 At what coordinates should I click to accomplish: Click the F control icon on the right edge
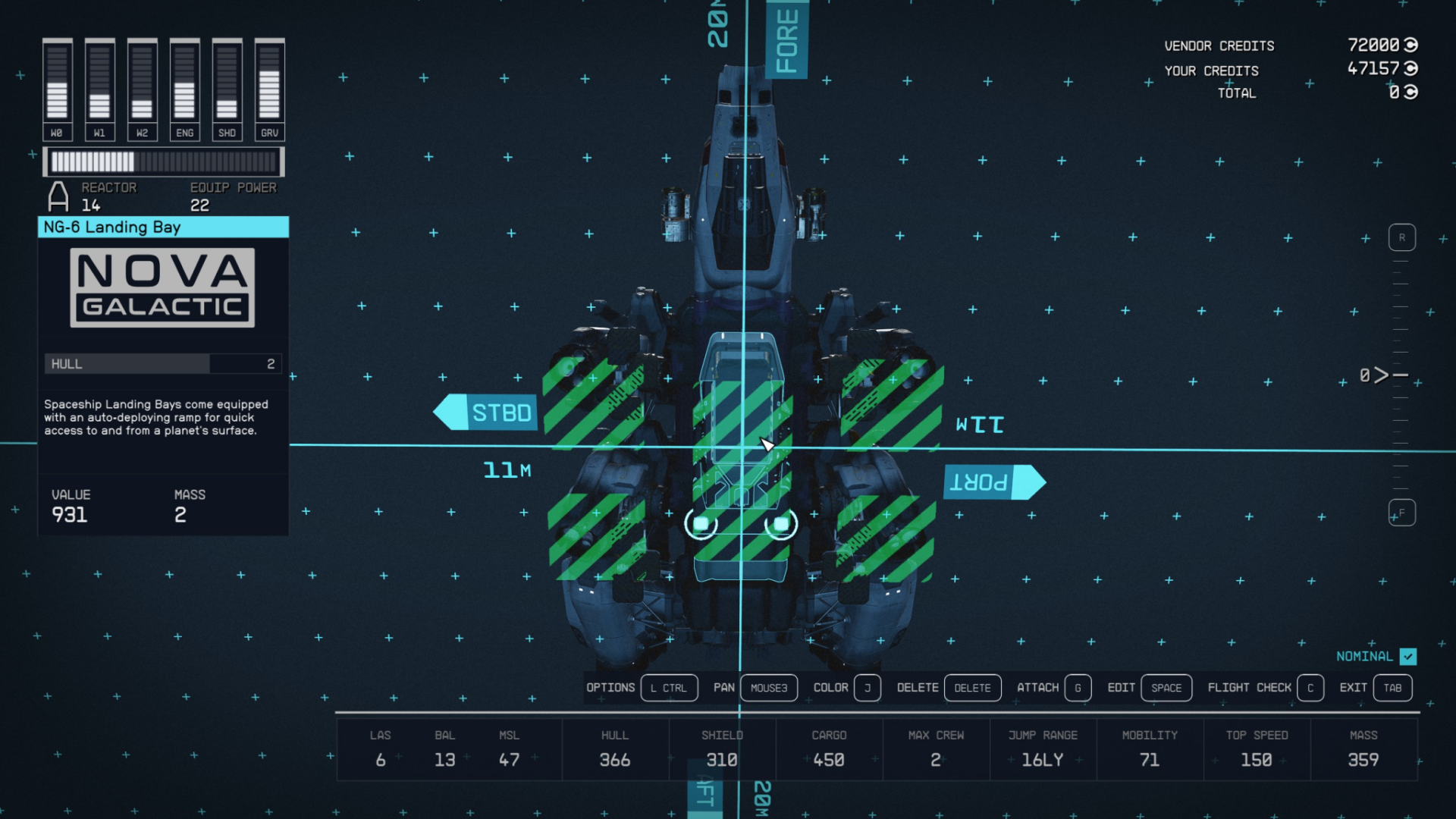(x=1402, y=513)
